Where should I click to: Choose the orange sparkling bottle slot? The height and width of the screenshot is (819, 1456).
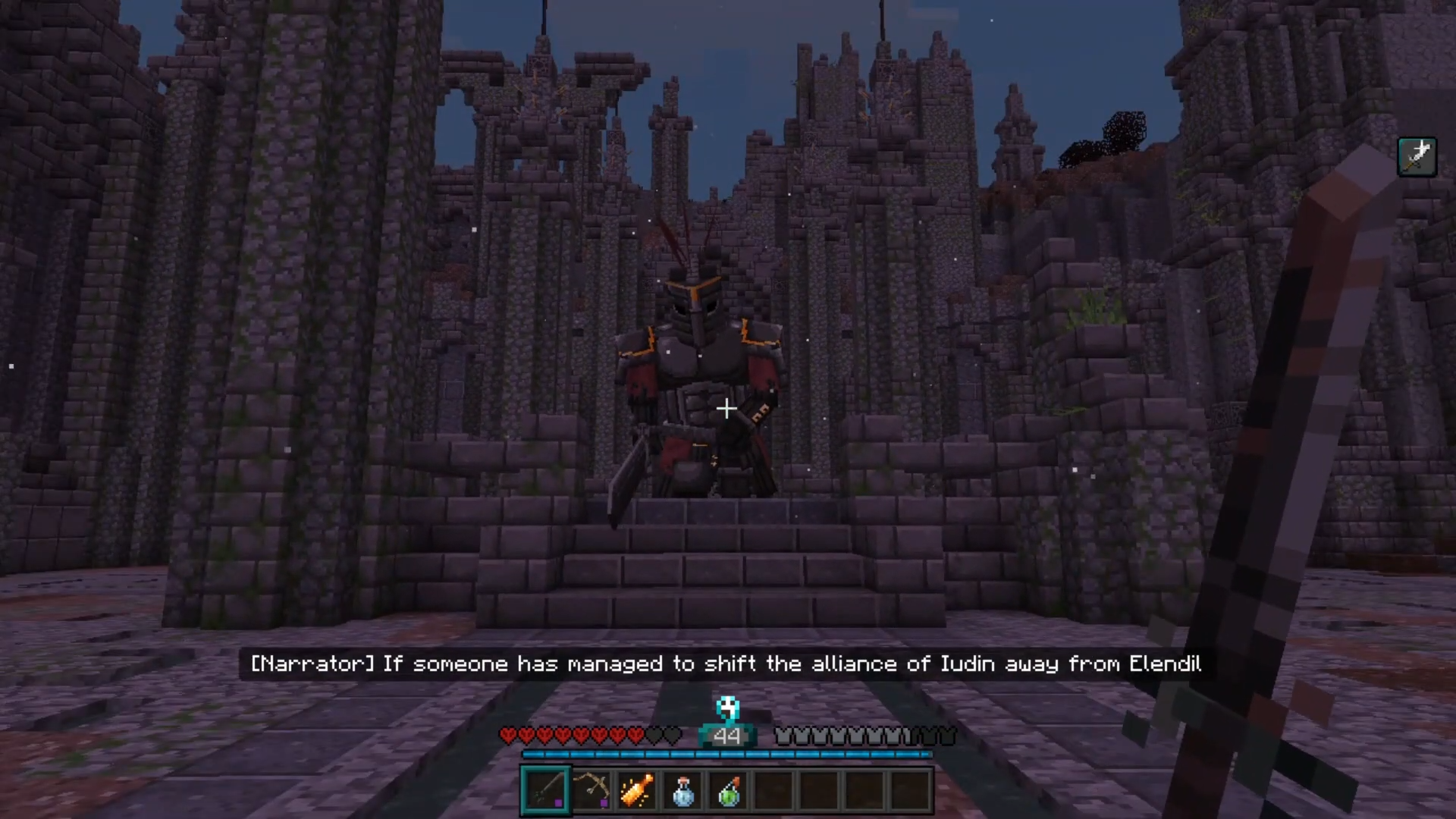(637, 790)
